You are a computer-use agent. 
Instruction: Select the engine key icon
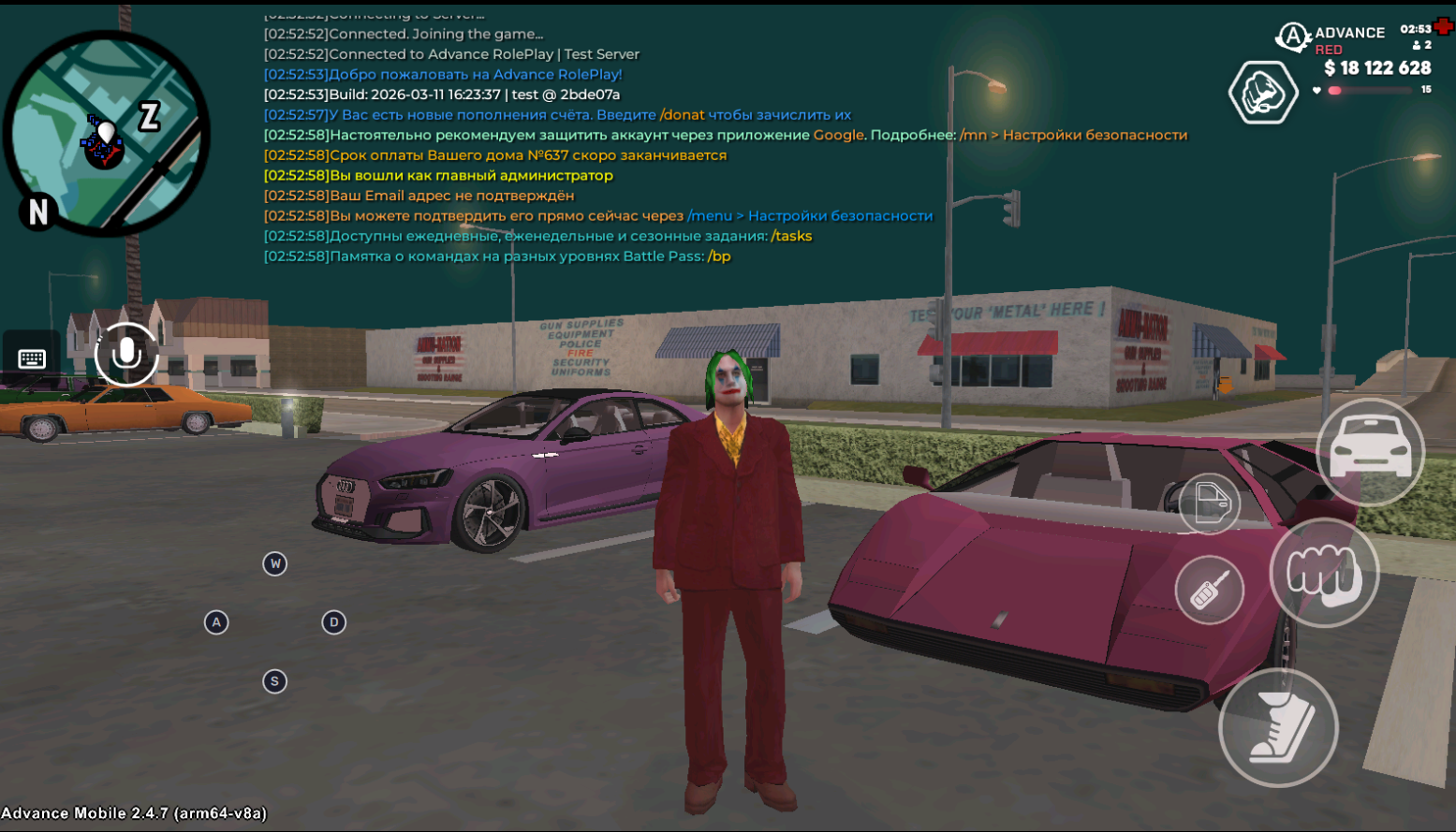pos(1209,591)
